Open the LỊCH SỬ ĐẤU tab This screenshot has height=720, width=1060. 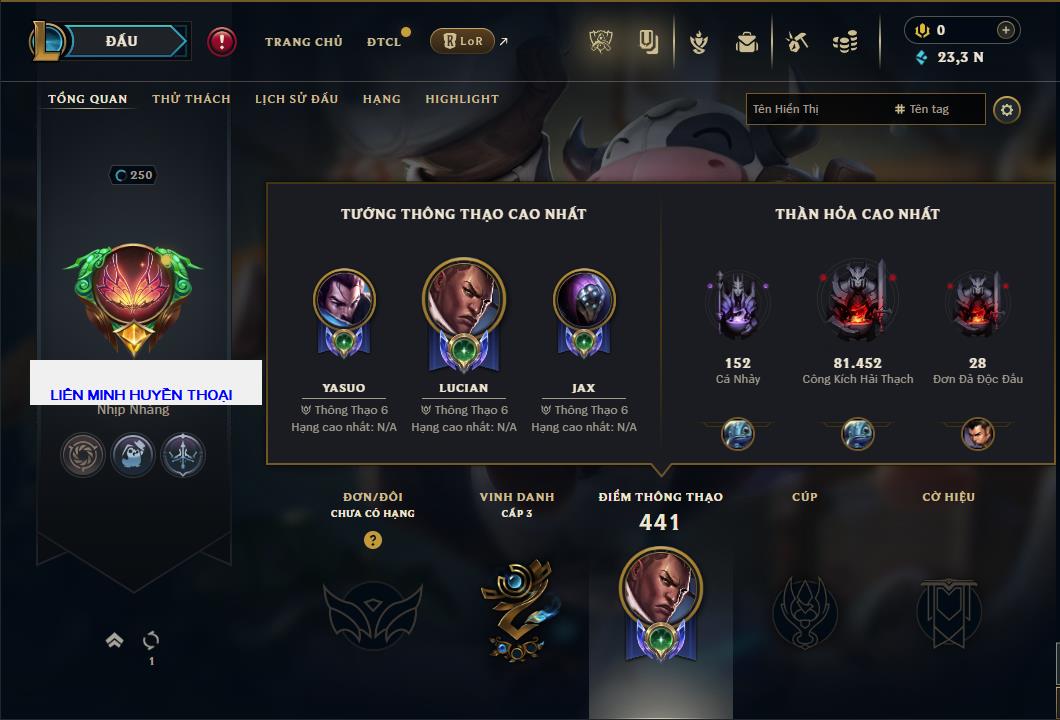[296, 99]
